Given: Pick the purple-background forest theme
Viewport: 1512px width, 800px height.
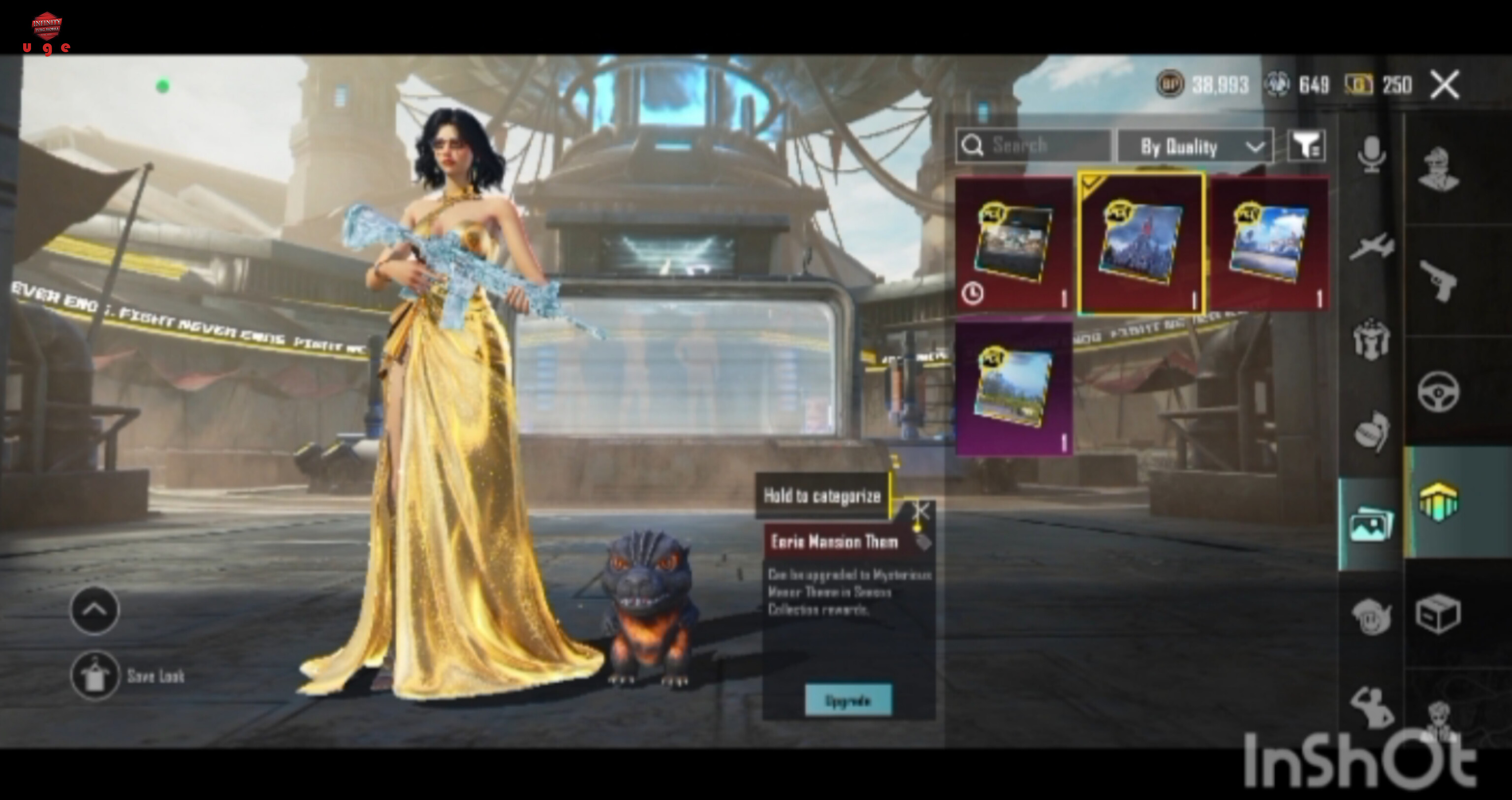Looking at the screenshot, I should point(1014,387).
